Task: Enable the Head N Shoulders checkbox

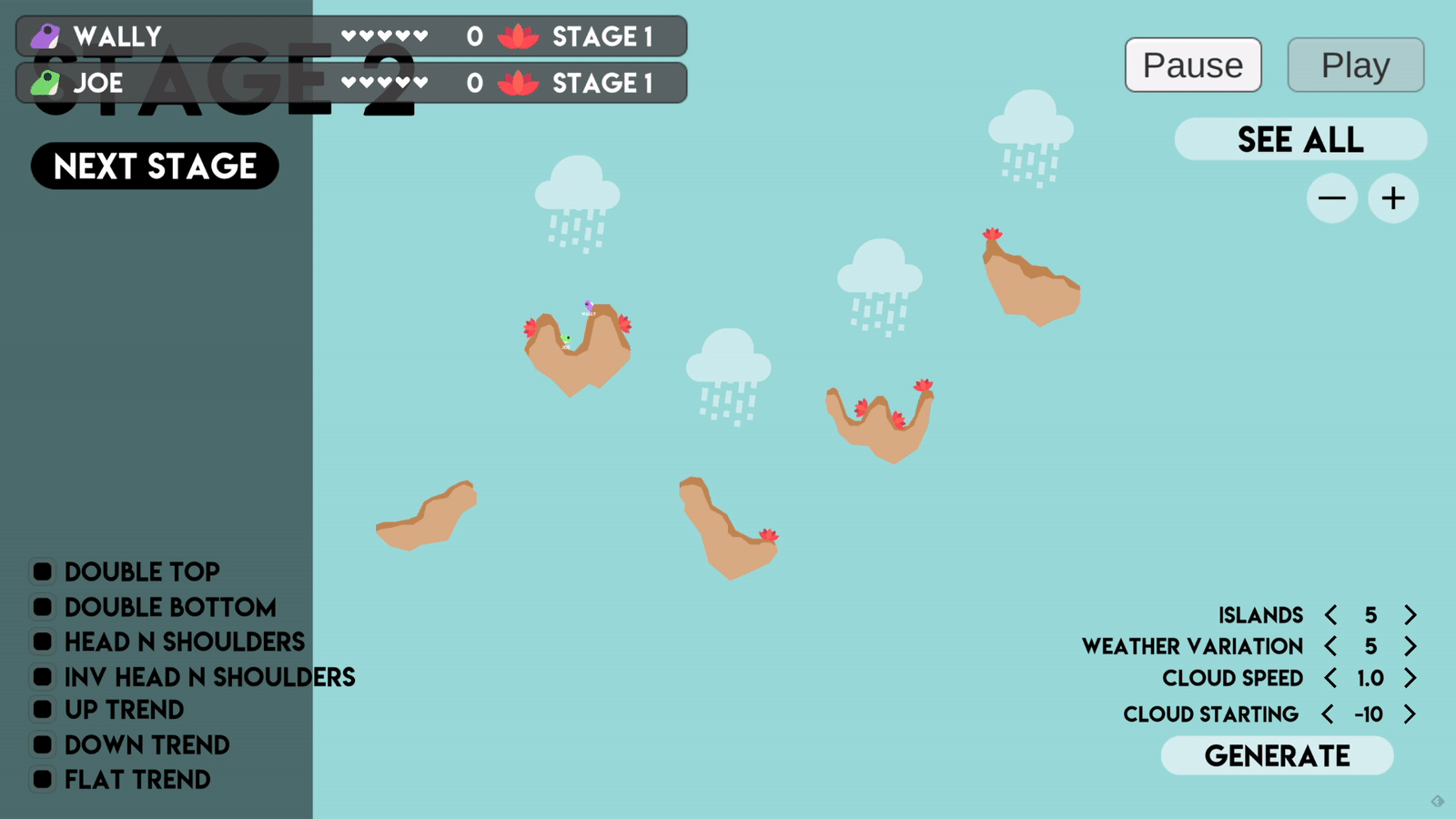Action: (42, 642)
